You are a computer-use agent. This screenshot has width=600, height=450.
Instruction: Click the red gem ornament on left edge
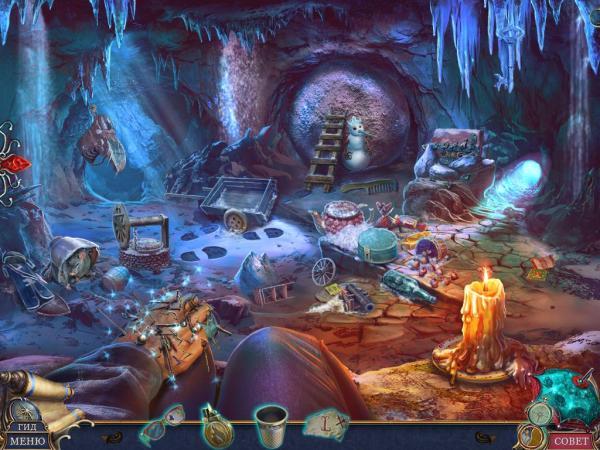(x=14, y=165)
